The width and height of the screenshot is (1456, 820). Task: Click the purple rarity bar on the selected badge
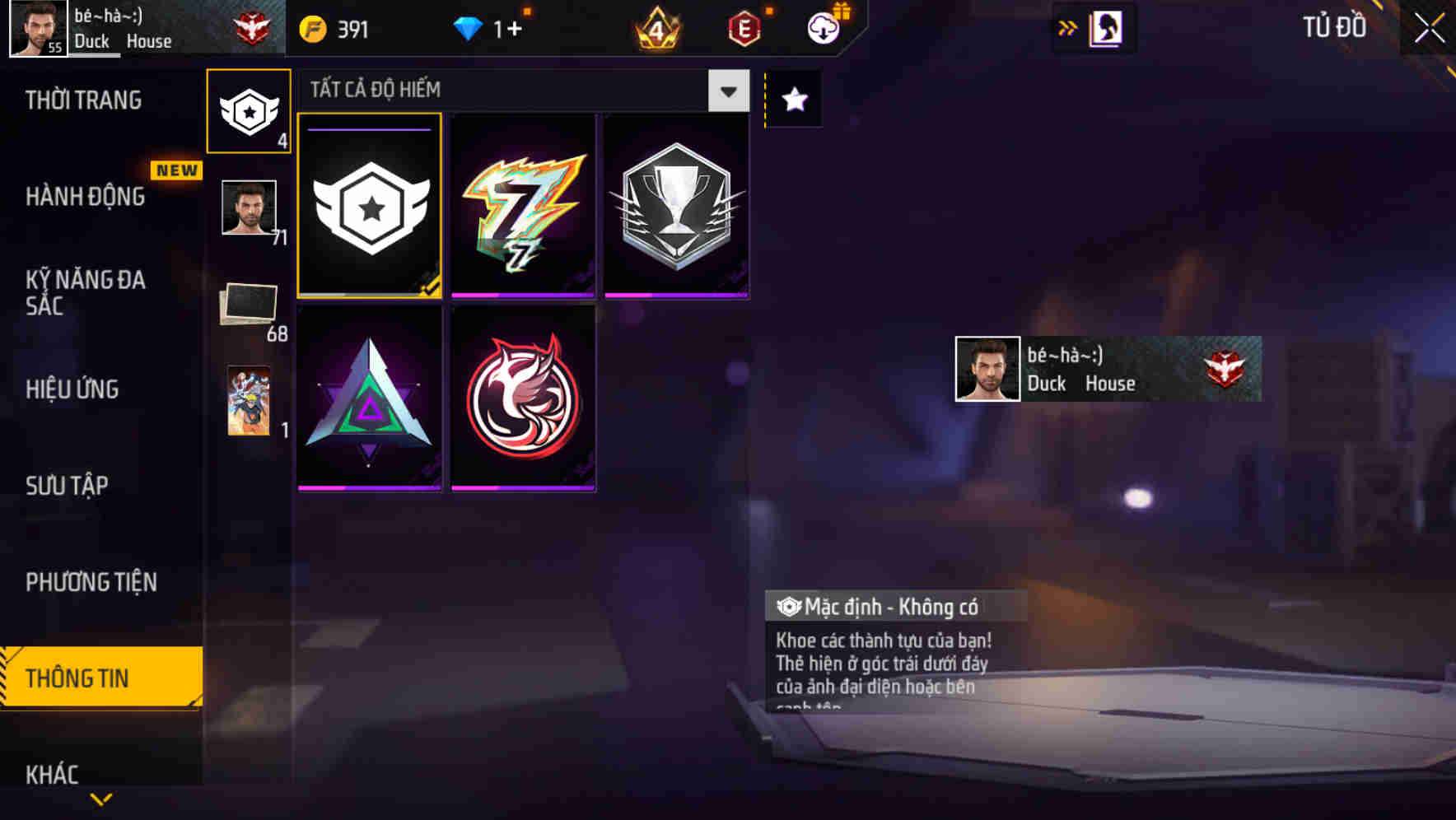pyautogui.click(x=367, y=131)
